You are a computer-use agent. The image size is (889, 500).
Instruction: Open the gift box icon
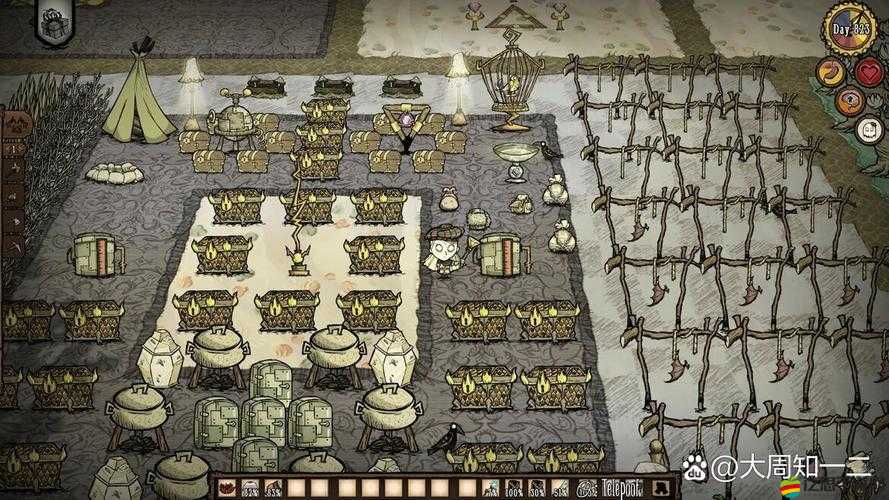coord(50,22)
